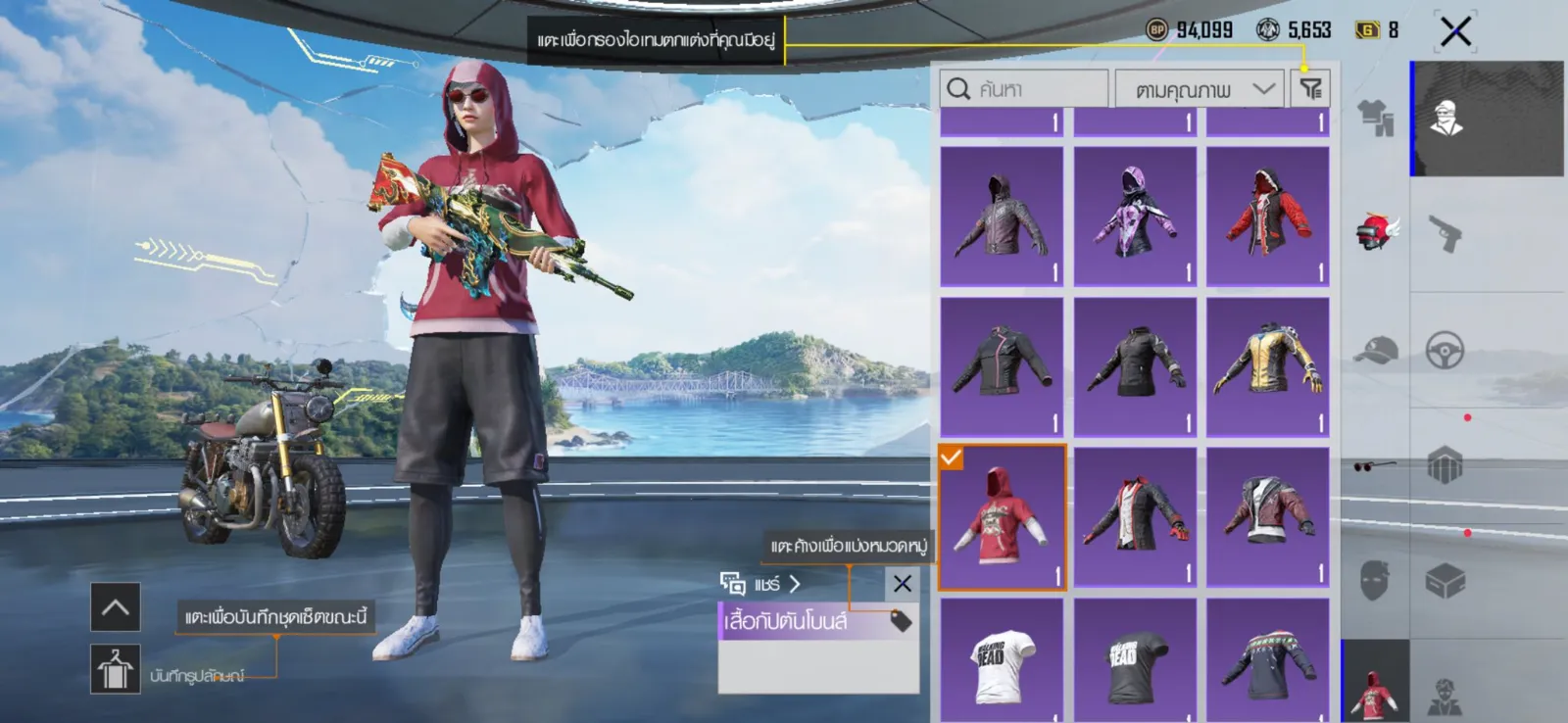Viewport: 1568px width, 723px height.
Task: Choose the brown leather jacket item
Action: (1267, 518)
